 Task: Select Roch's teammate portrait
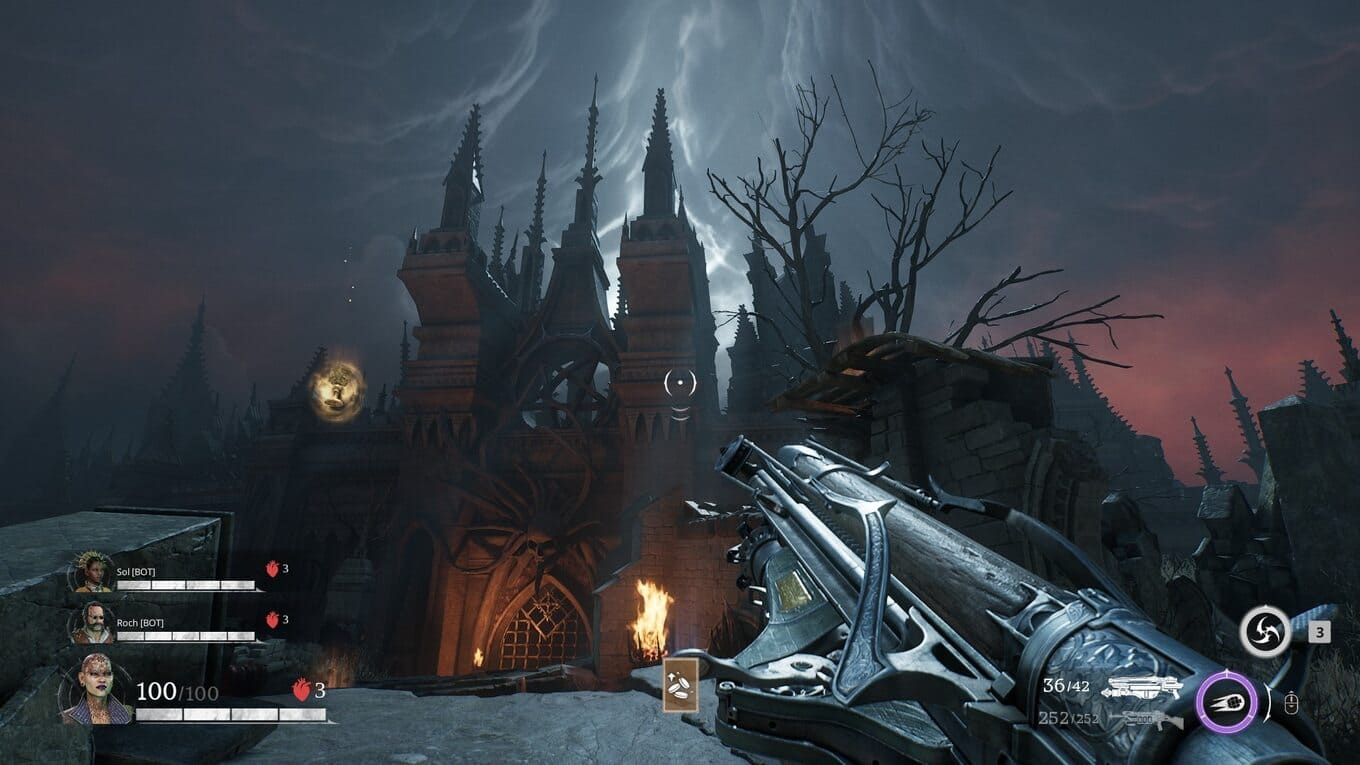pyautogui.click(x=93, y=623)
